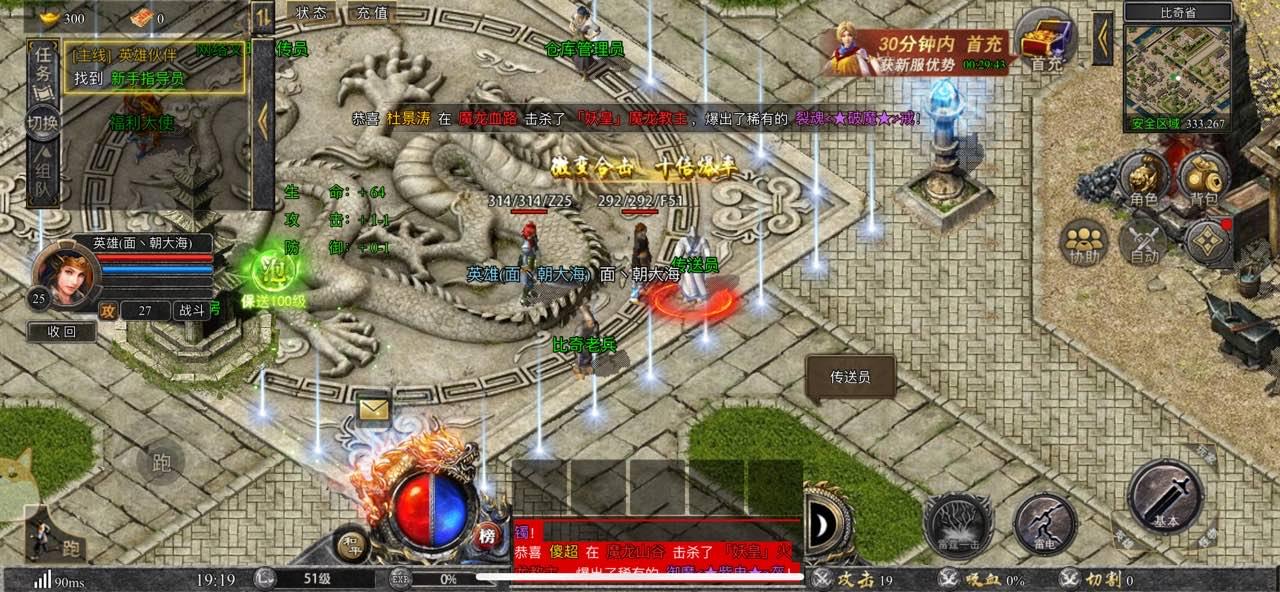Image resolution: width=1280 pixels, height=592 pixels.
Task: Collapse the quest panel with the arrow
Action: pyautogui.click(x=263, y=120)
